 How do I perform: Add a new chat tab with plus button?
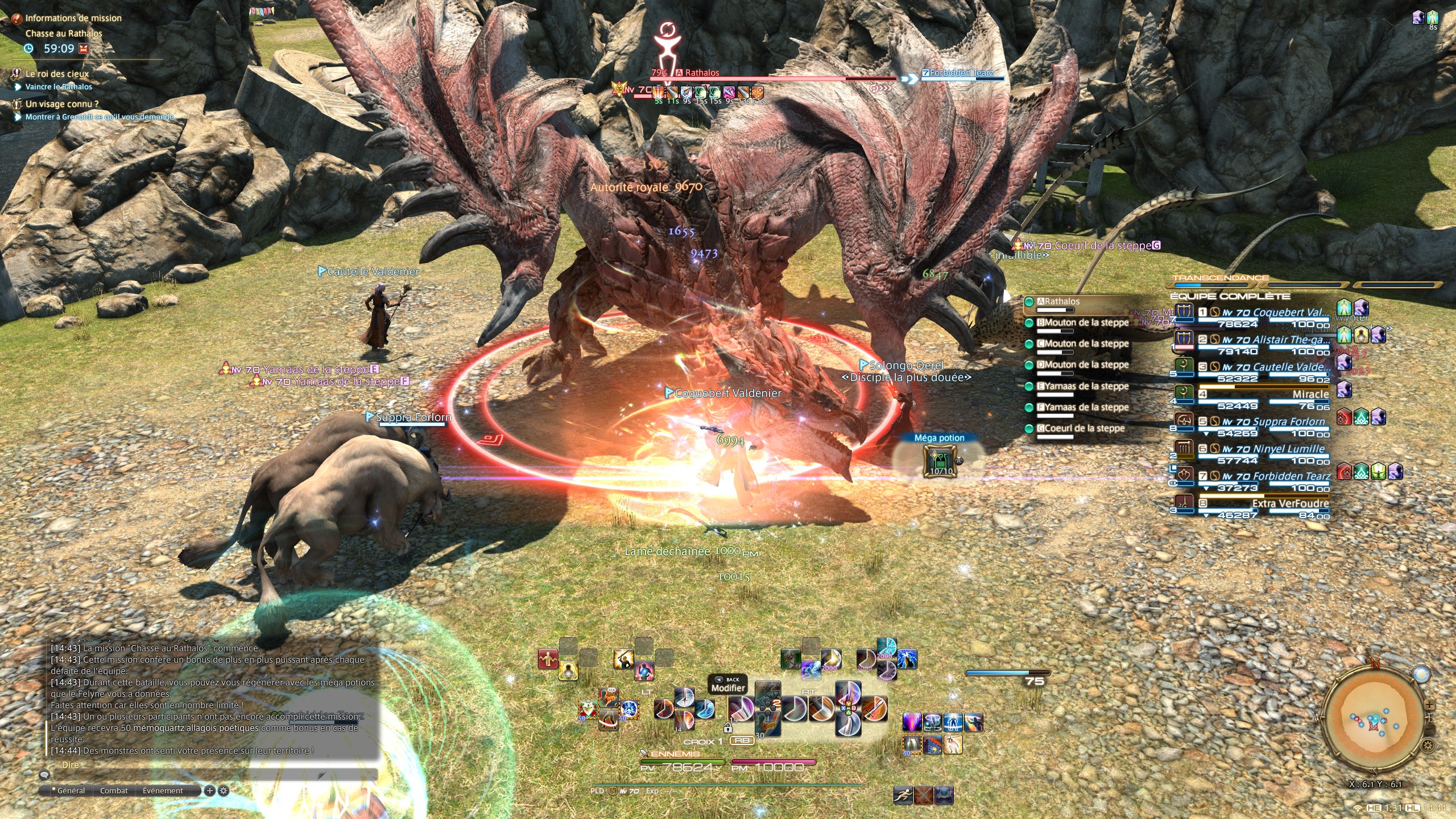click(x=210, y=791)
